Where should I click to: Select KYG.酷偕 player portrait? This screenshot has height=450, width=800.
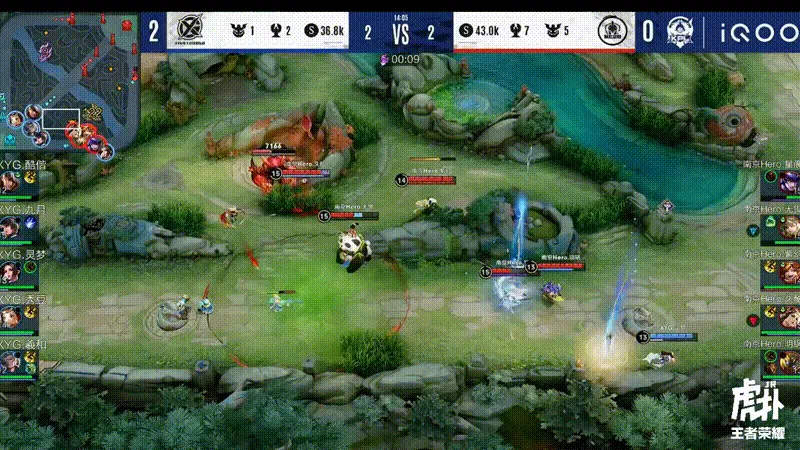pos(12,182)
